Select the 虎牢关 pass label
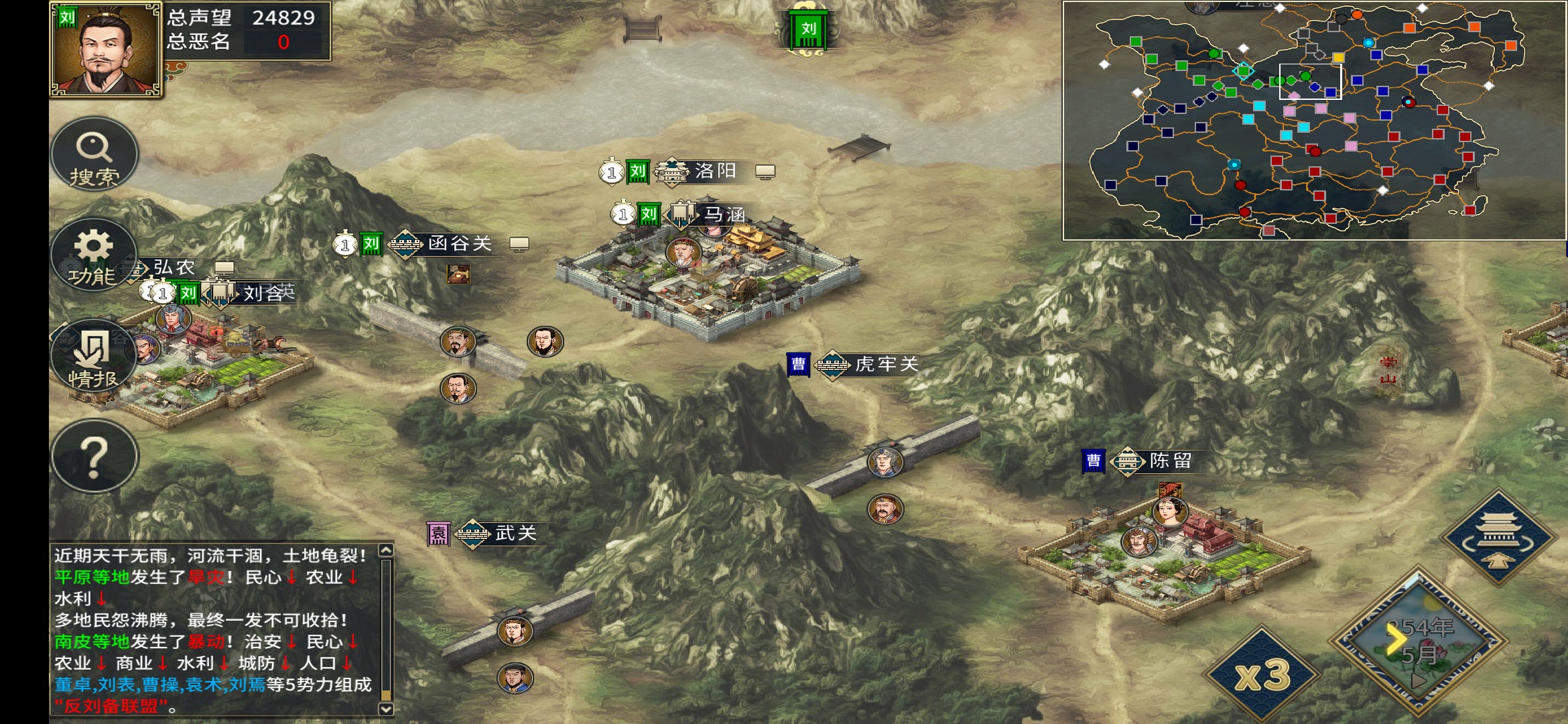1568x724 pixels. [886, 365]
